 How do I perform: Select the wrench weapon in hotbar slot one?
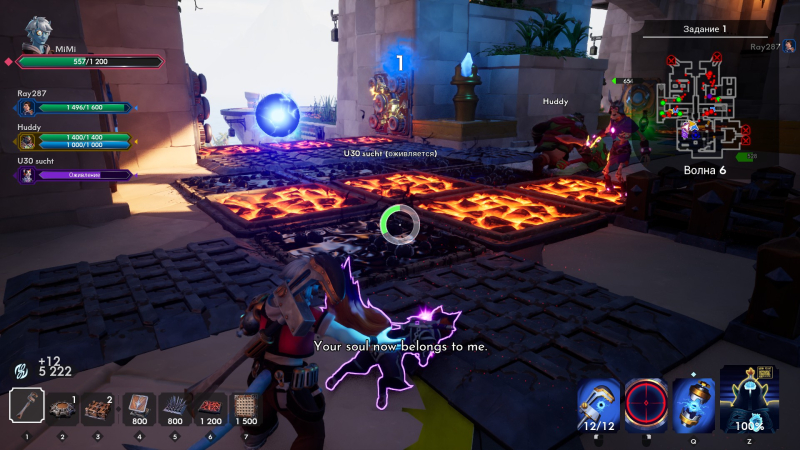(25, 406)
